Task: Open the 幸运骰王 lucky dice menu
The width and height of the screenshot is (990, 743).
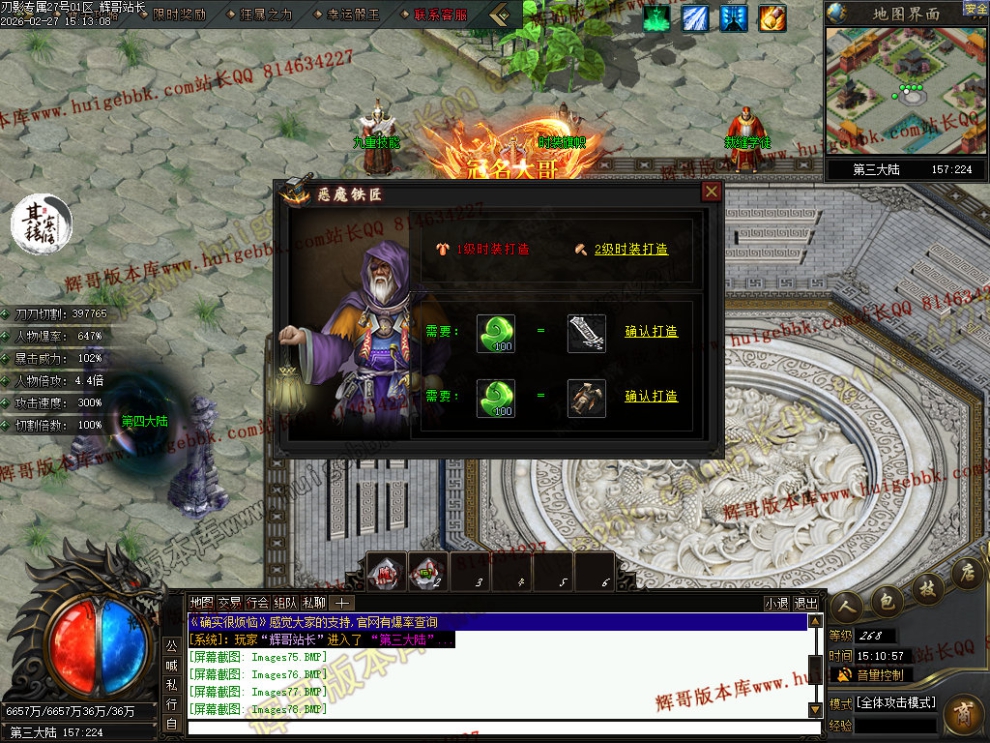Action: [353, 15]
